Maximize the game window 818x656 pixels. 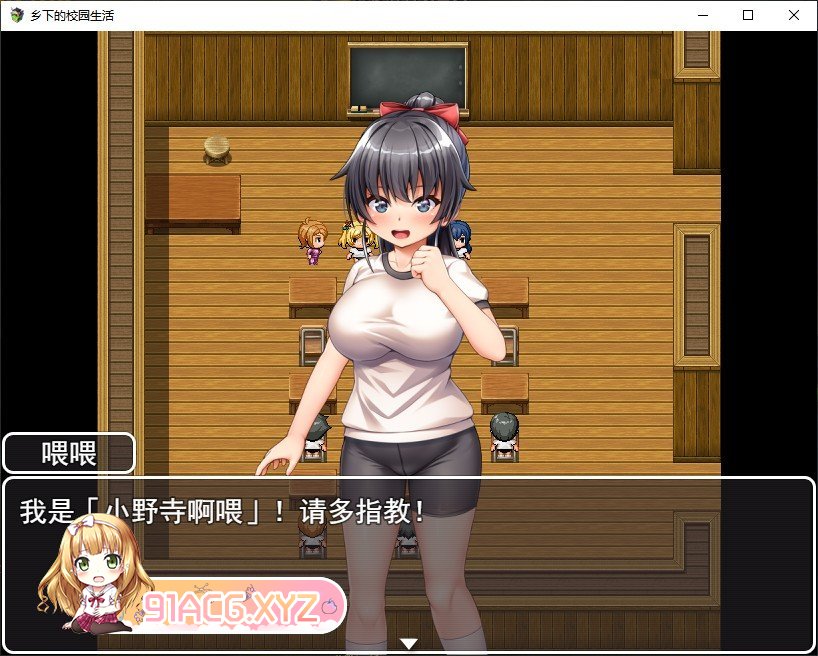click(x=748, y=15)
